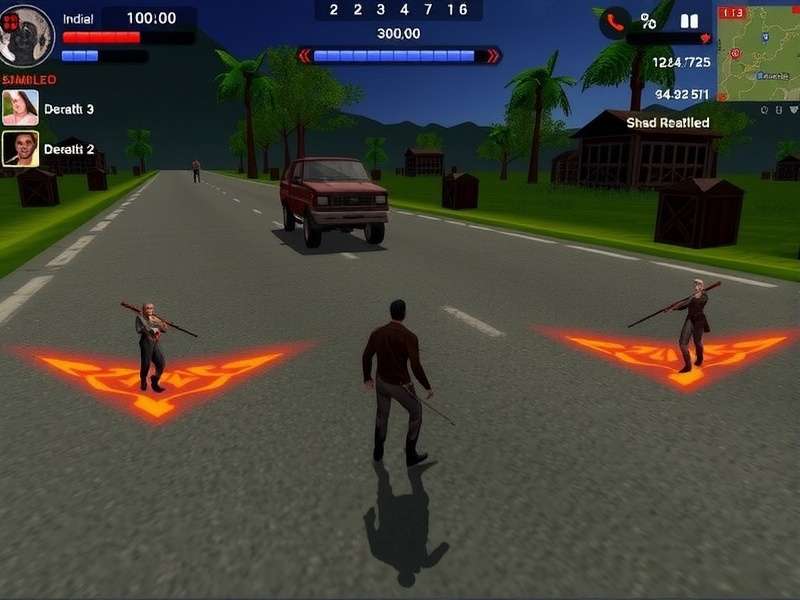
Task: Select the Deratti 2 squad member portrait
Action: tap(20, 149)
